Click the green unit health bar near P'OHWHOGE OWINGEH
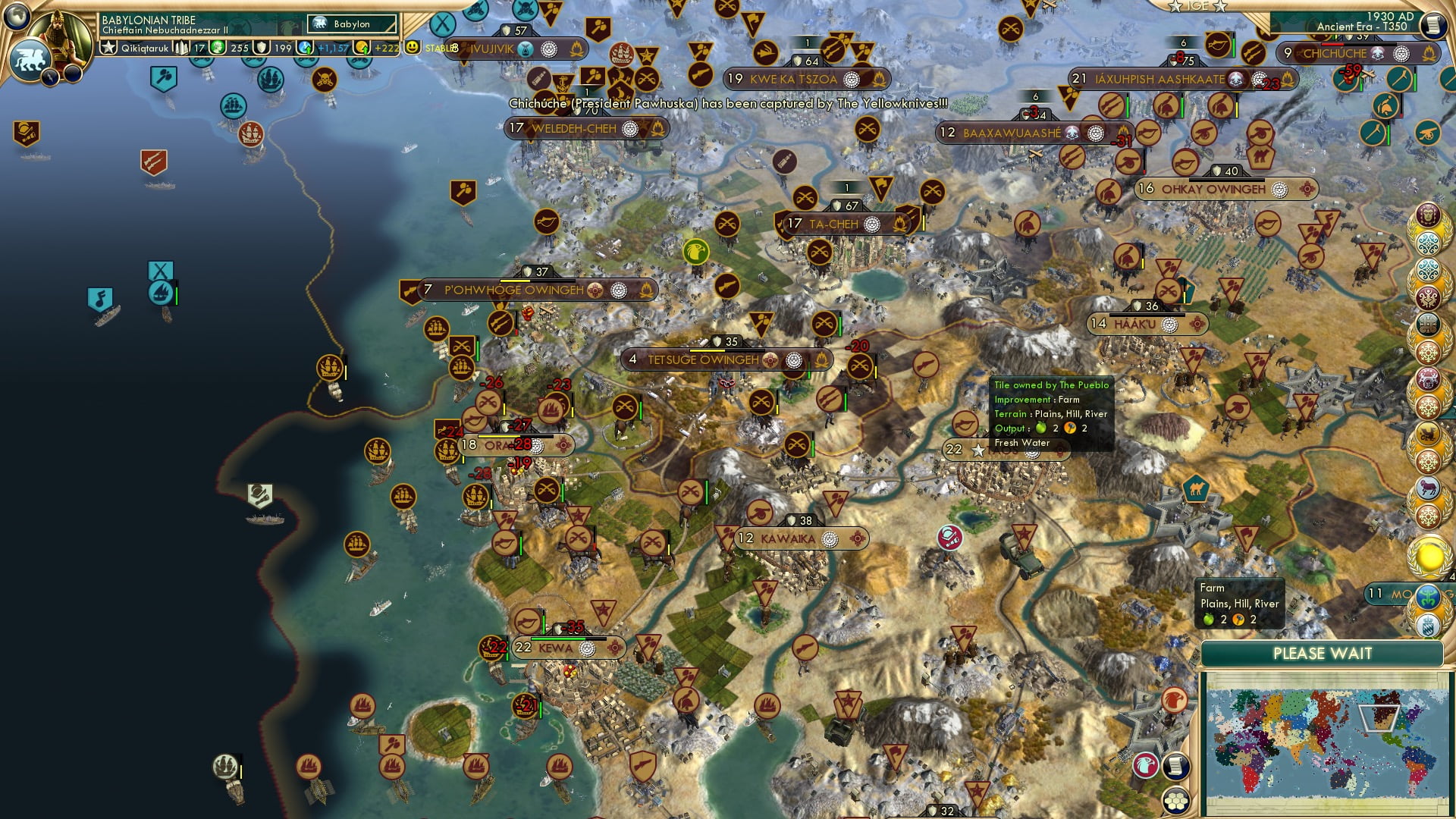 pos(478,350)
